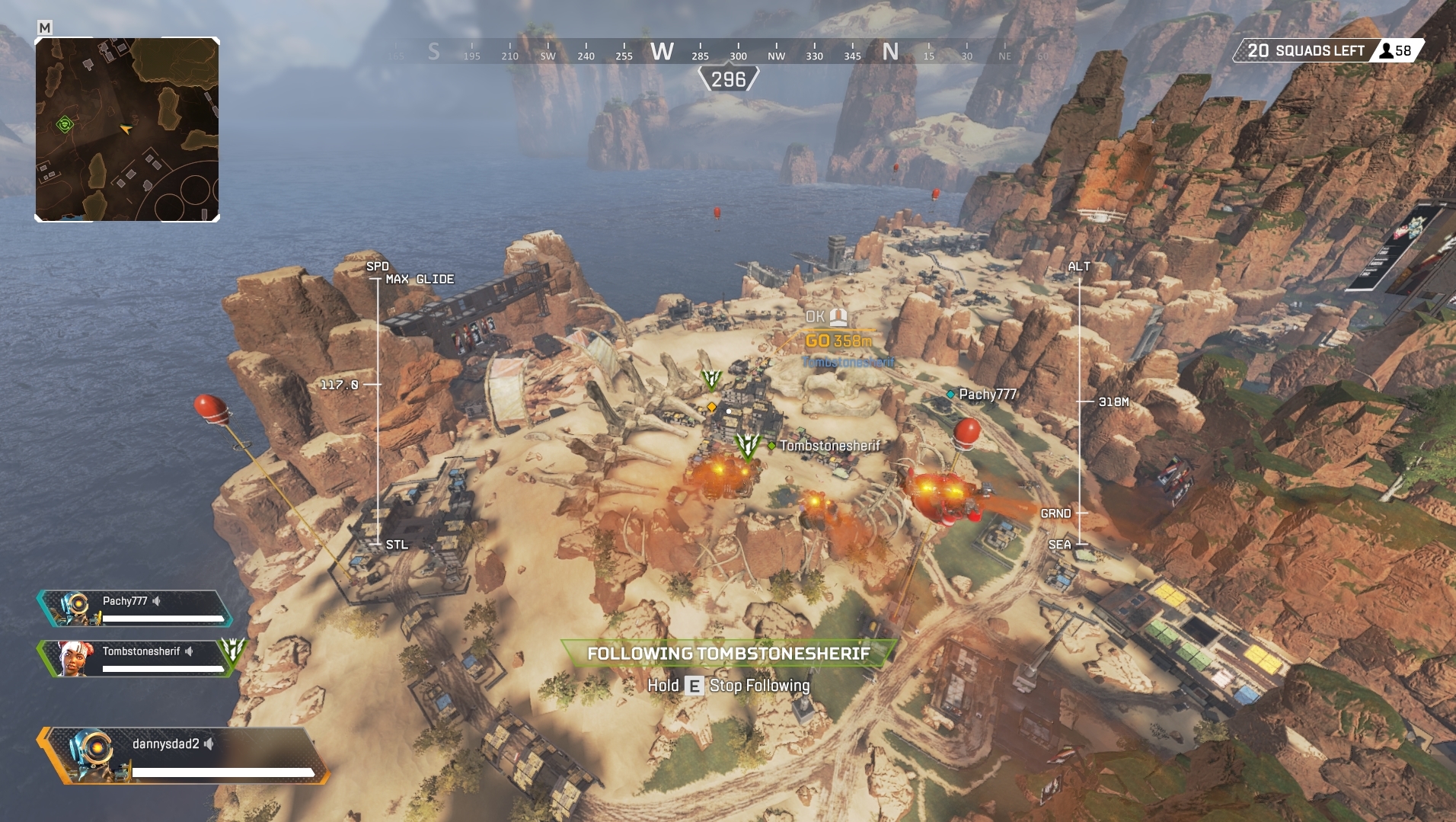Click the green squad marker on the minimap
1456x822 pixels.
[65, 124]
